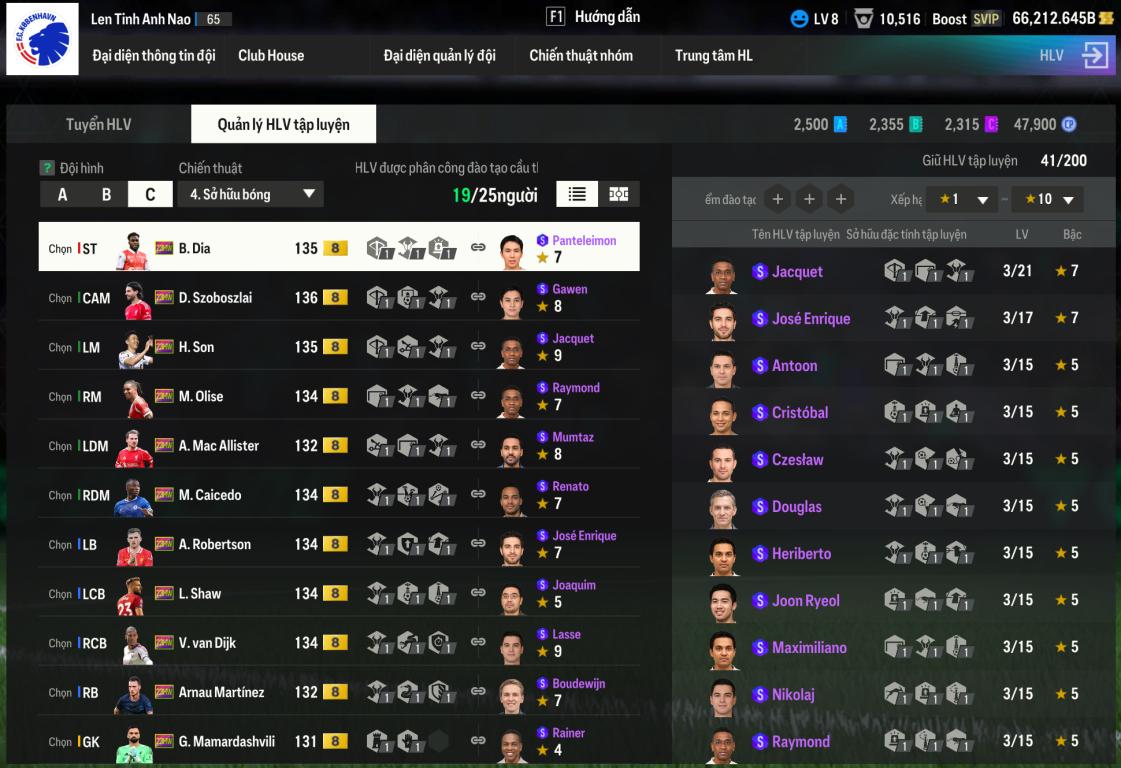Exit via the HLV button
1121x768 pixels.
(x=1074, y=56)
